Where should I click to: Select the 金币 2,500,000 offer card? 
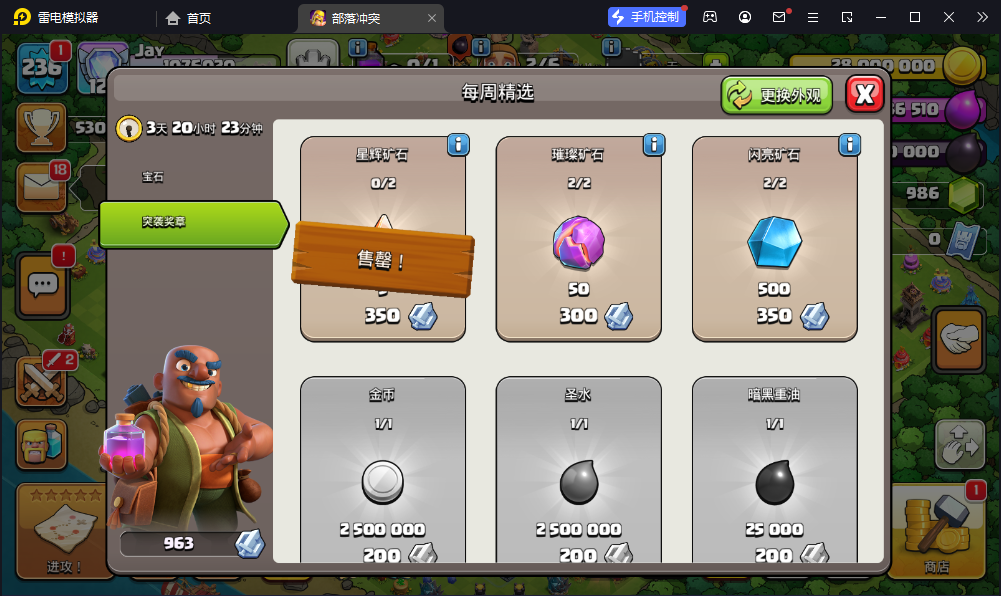pos(382,470)
